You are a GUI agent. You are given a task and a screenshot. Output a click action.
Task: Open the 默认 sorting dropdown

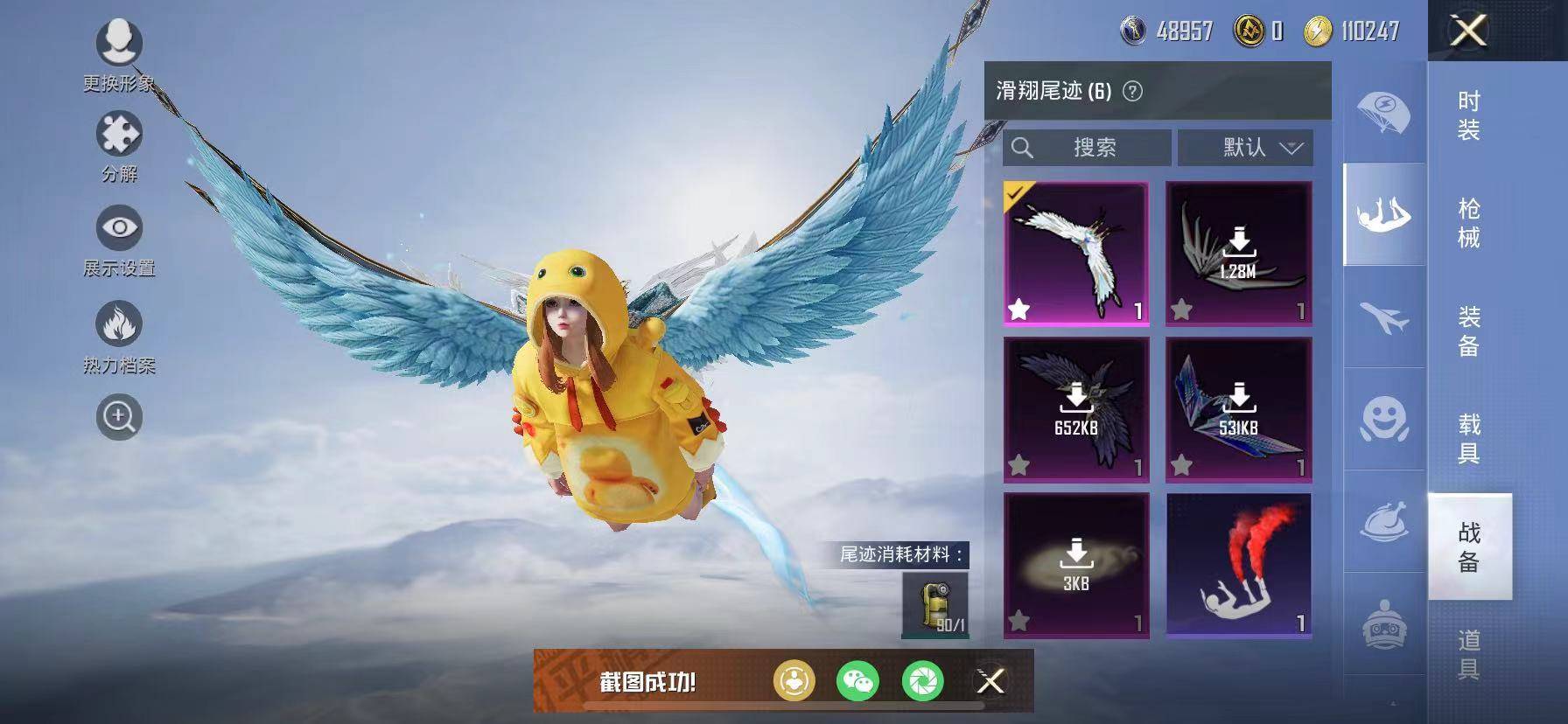tap(1244, 147)
